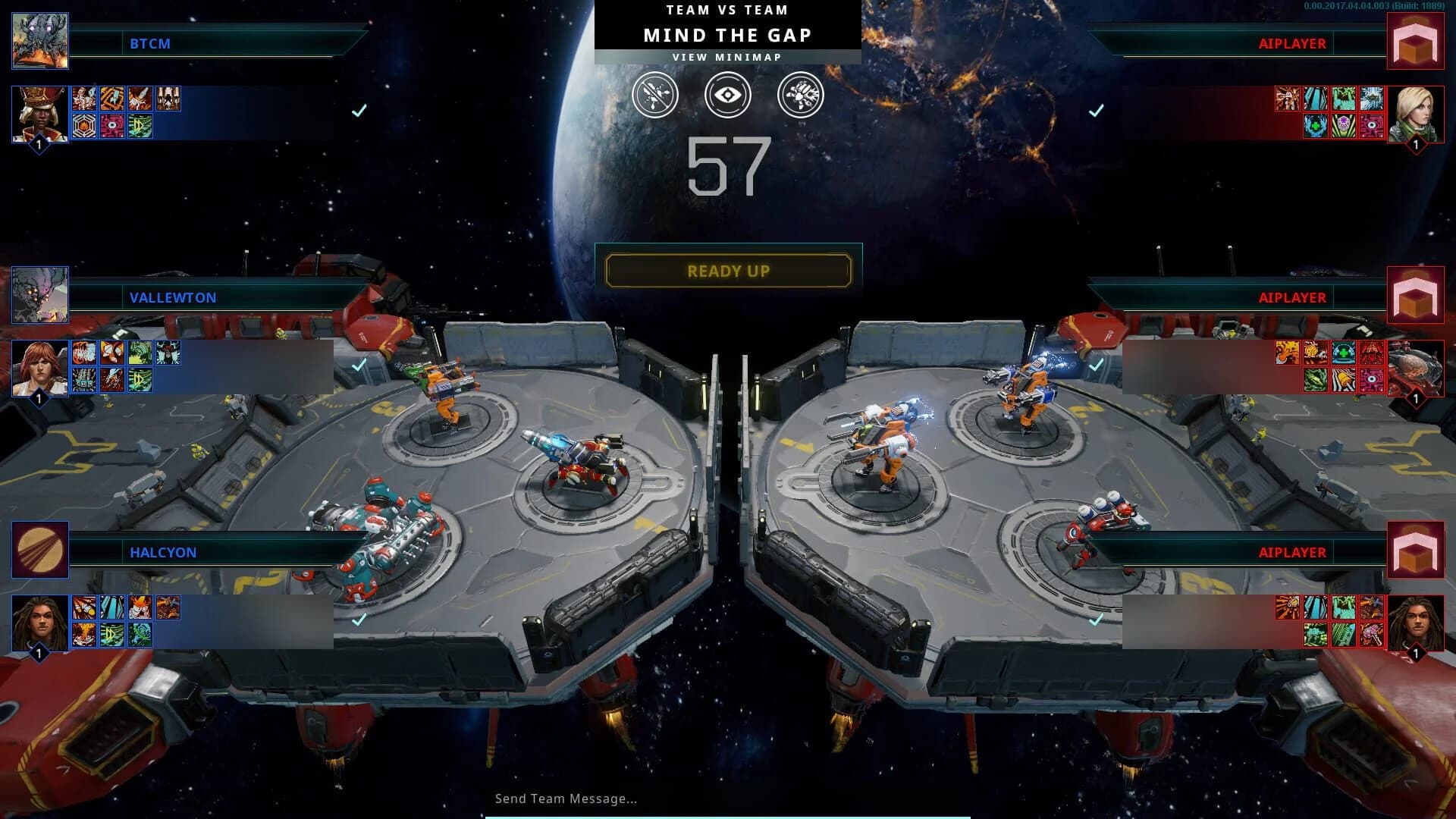Open VIEW MINIMAP
The image size is (1456, 819).
[728, 56]
